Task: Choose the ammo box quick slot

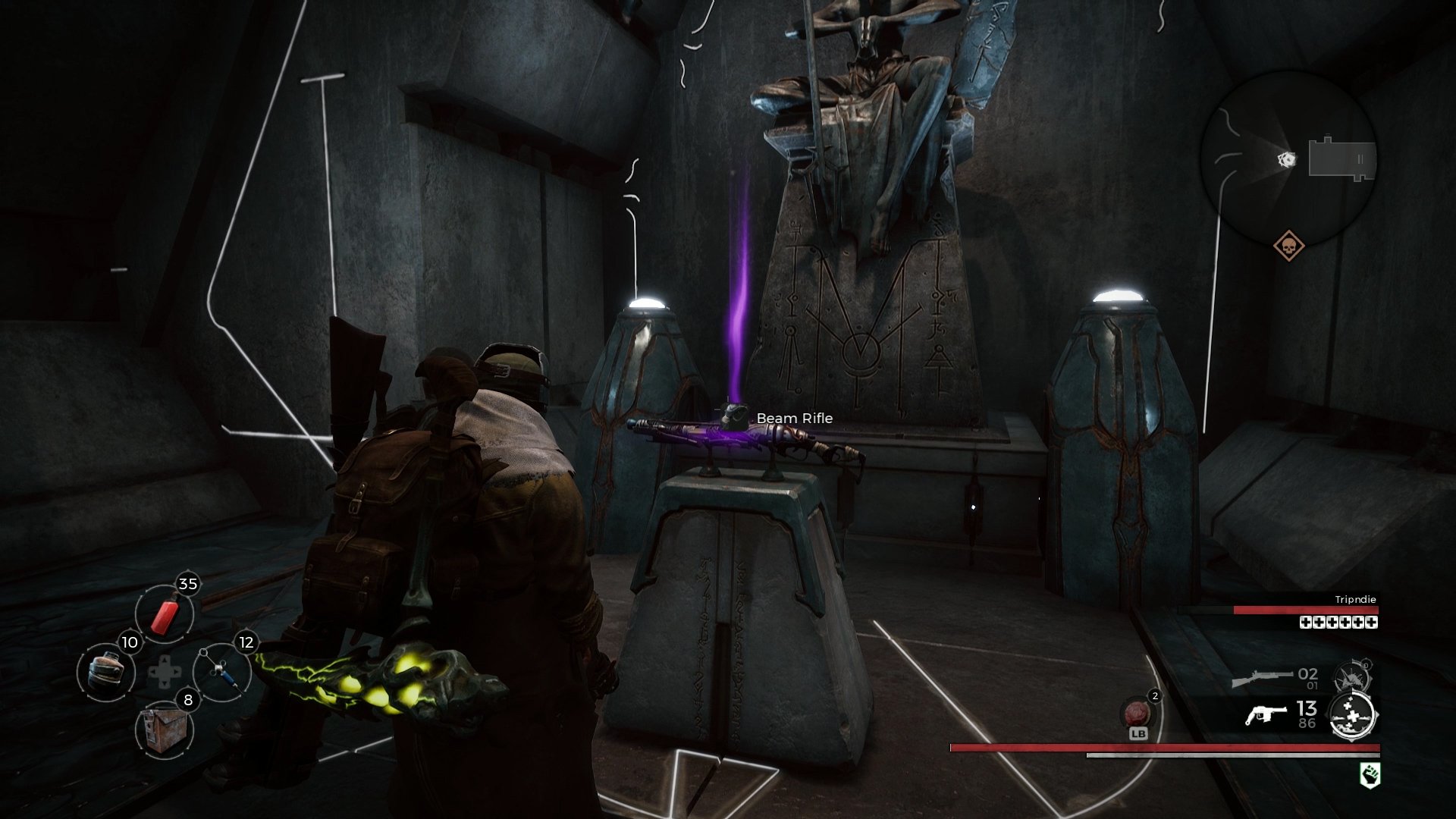Action: [x=165, y=730]
